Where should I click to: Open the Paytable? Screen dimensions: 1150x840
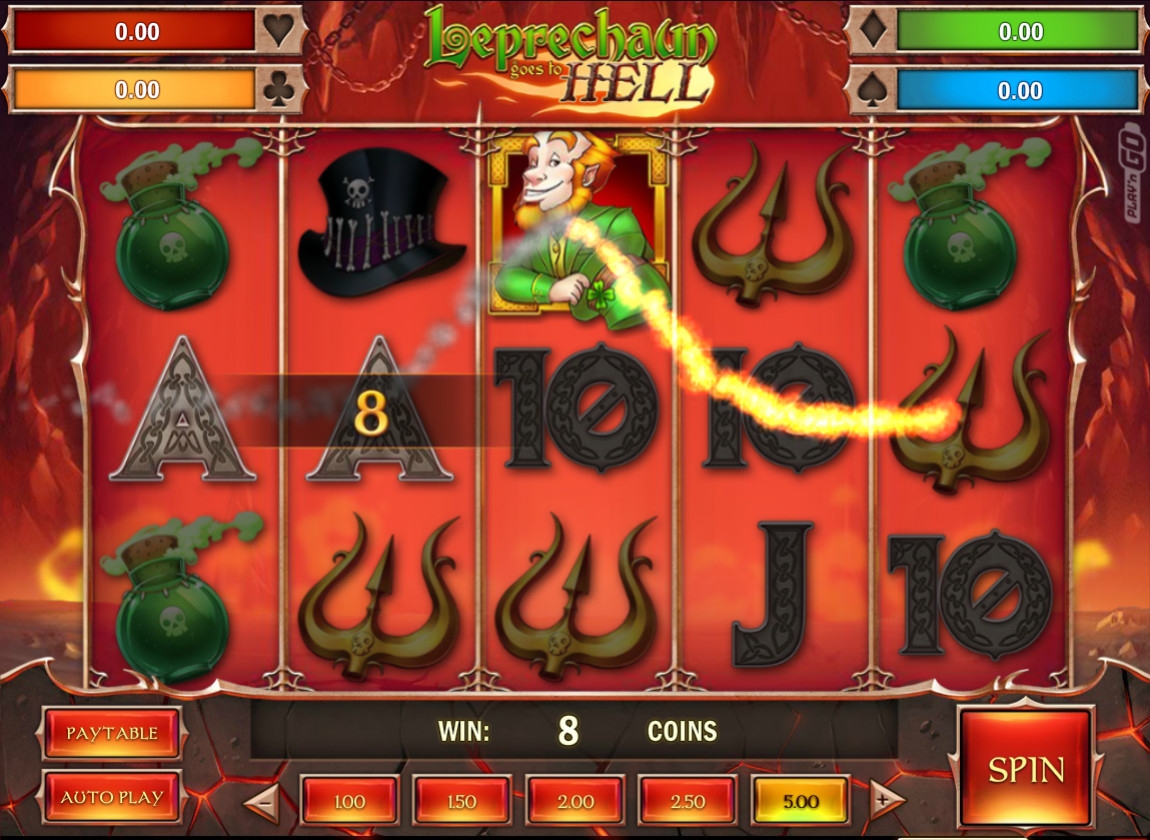point(112,733)
